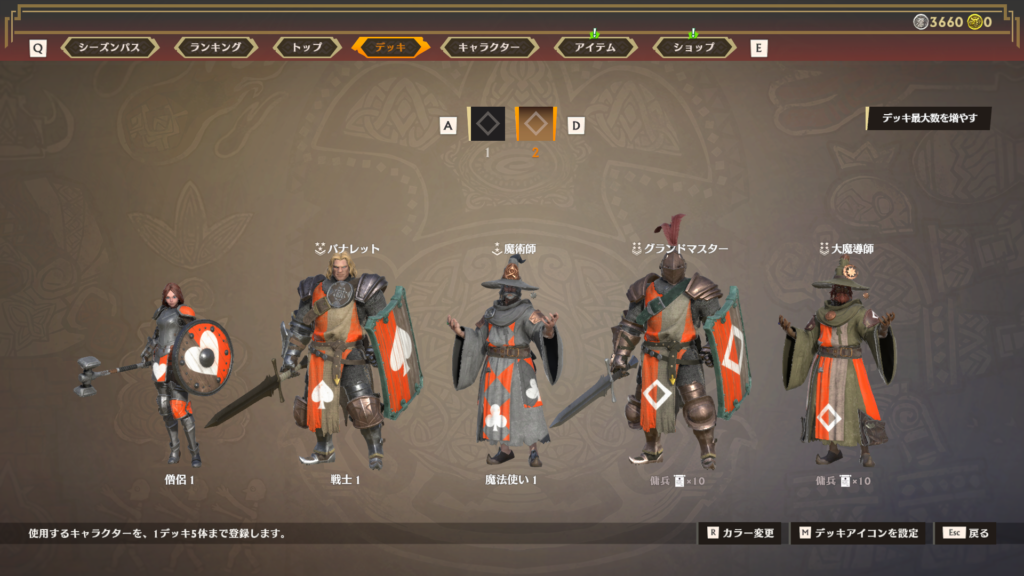The height and width of the screenshot is (576, 1024).
Task: Select the 僧侶 1 character slot
Action: coord(178,375)
